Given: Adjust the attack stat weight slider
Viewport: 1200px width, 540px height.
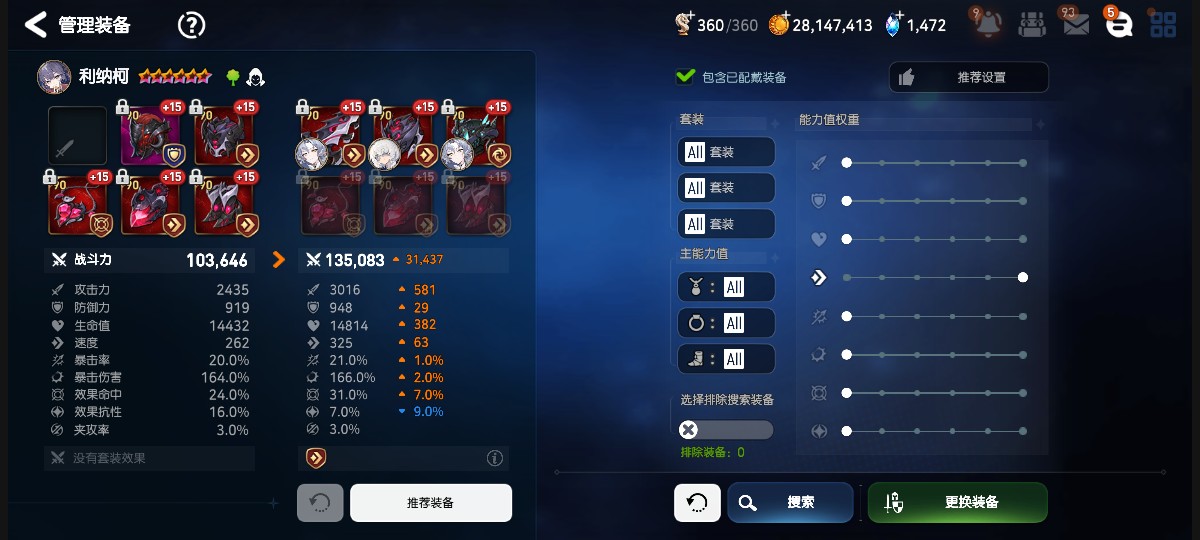Looking at the screenshot, I should click(x=847, y=162).
